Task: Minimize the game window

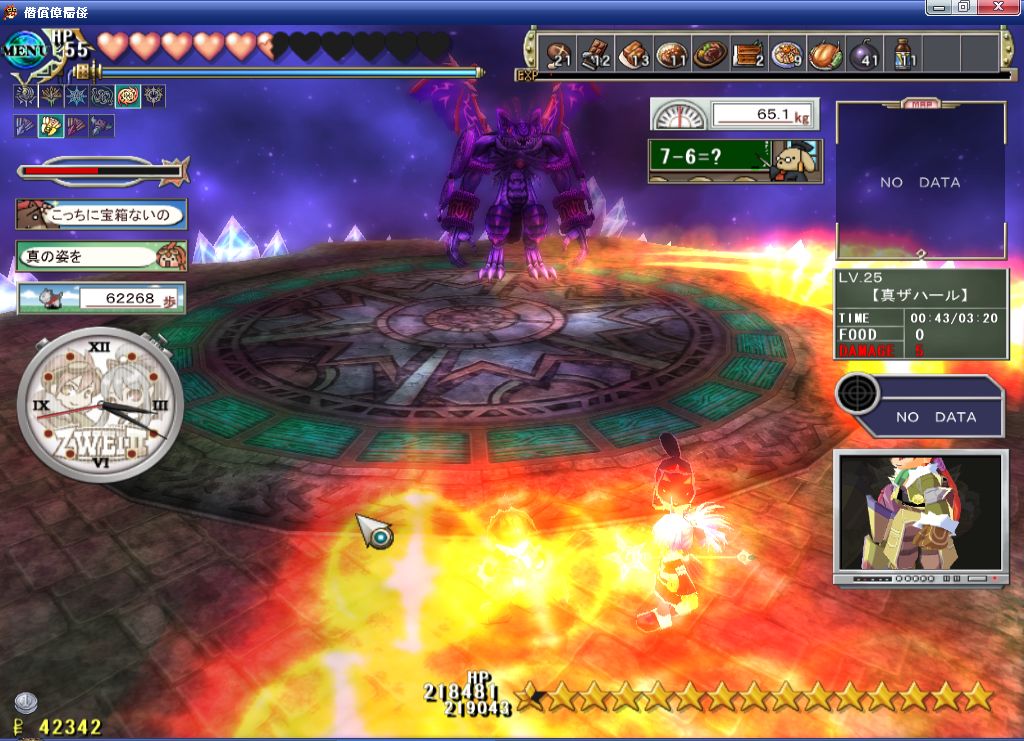Action: point(939,7)
